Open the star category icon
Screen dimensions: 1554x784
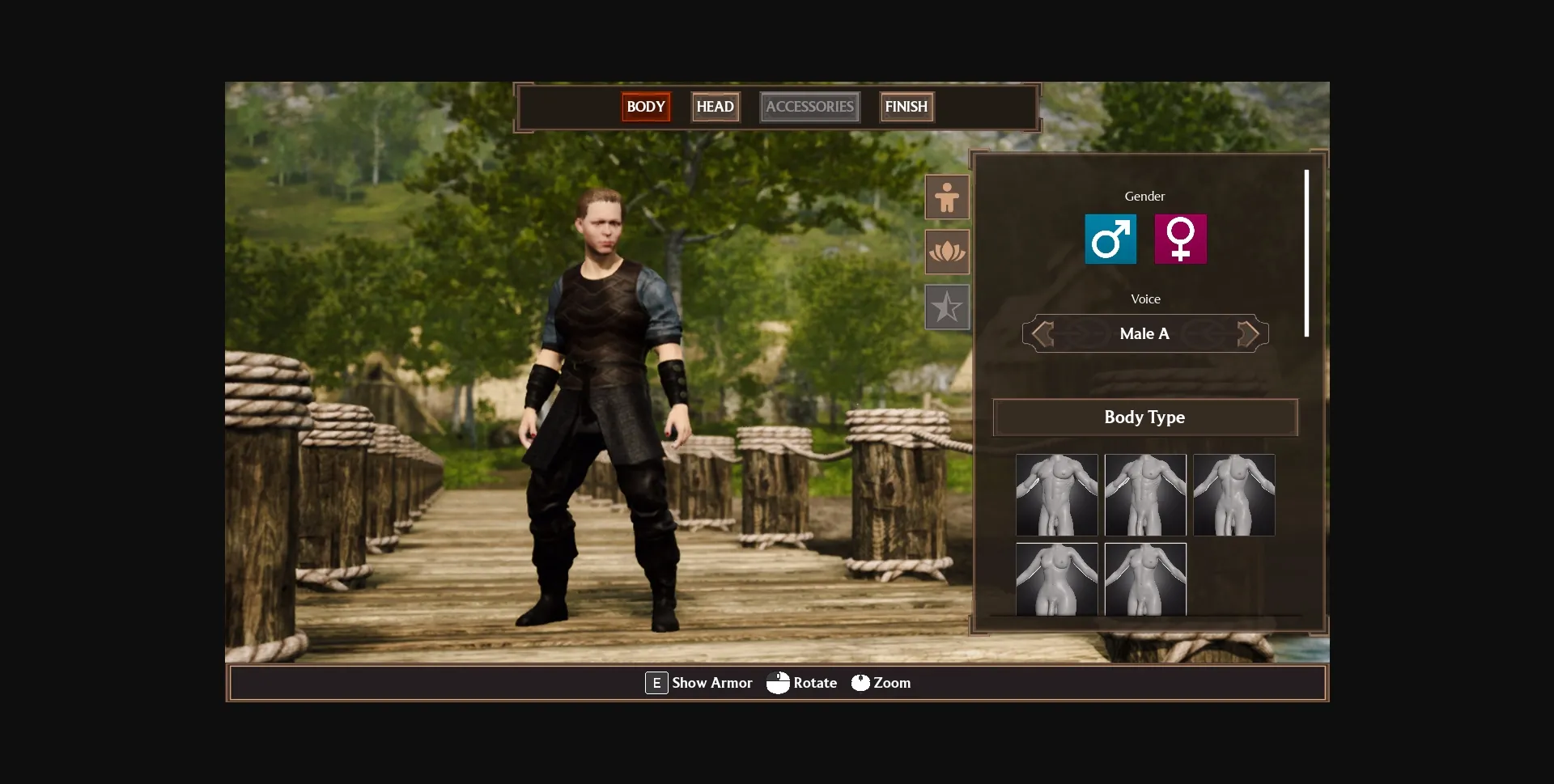(947, 307)
